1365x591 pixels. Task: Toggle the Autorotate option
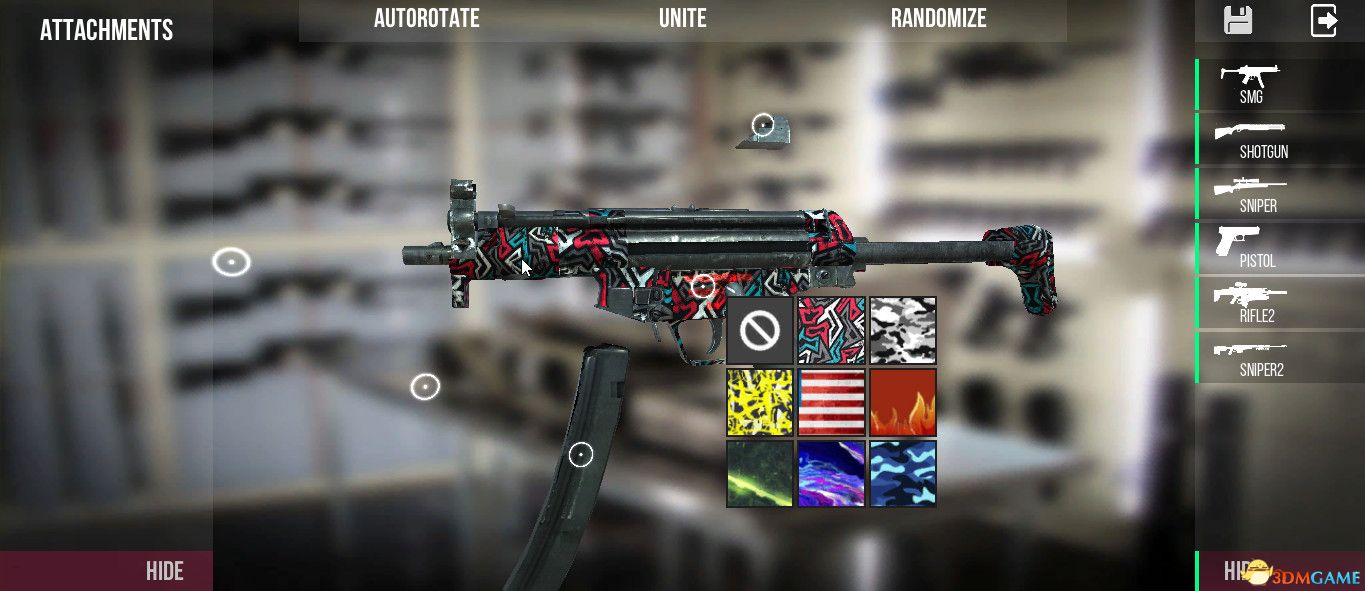click(x=427, y=18)
